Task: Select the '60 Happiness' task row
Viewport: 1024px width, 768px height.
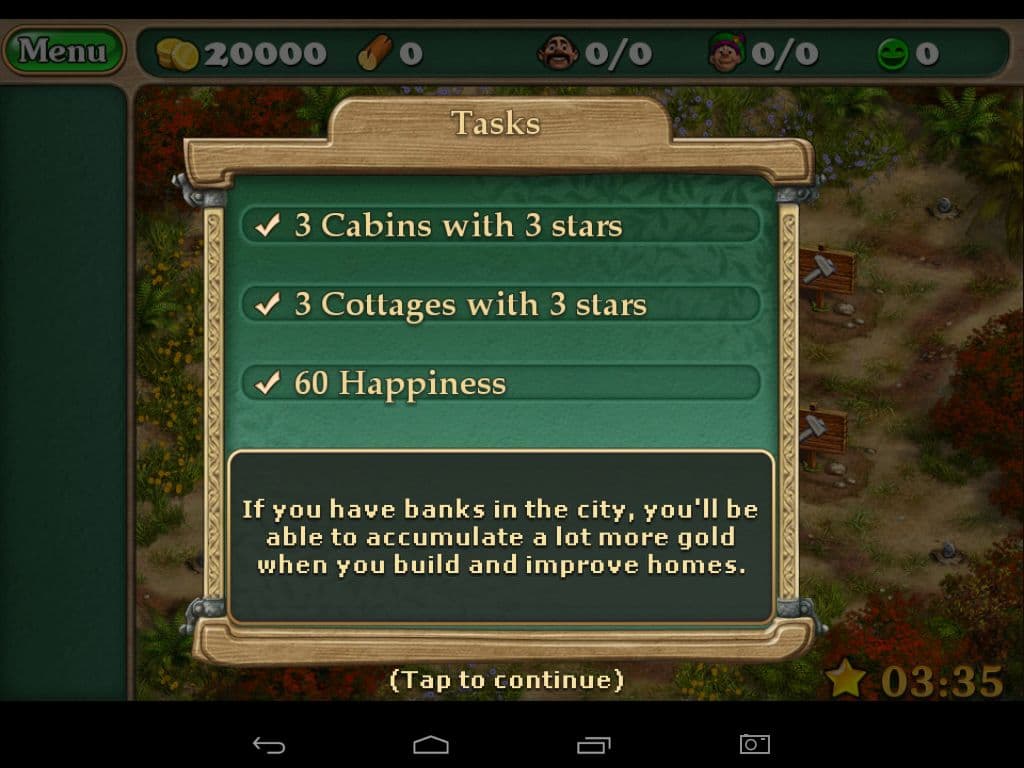Action: click(x=501, y=383)
